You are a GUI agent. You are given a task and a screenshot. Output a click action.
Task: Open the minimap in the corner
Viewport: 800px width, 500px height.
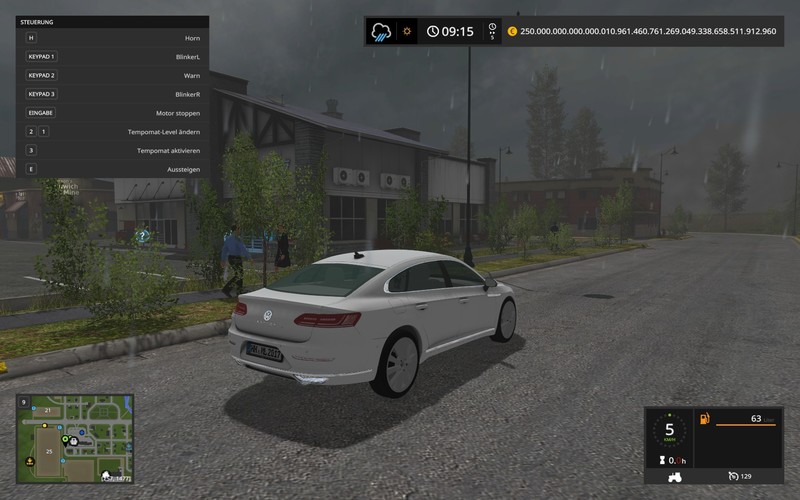click(75, 438)
